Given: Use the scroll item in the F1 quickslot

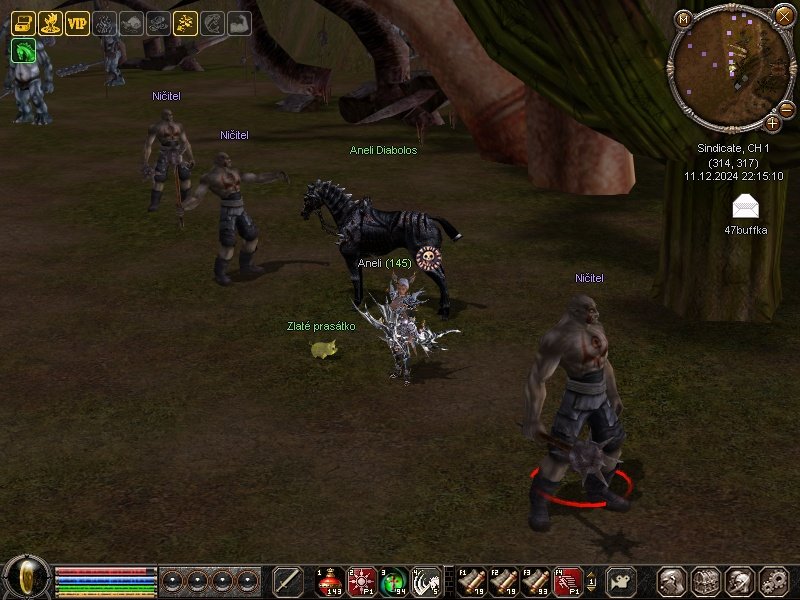Looking at the screenshot, I should [471, 581].
